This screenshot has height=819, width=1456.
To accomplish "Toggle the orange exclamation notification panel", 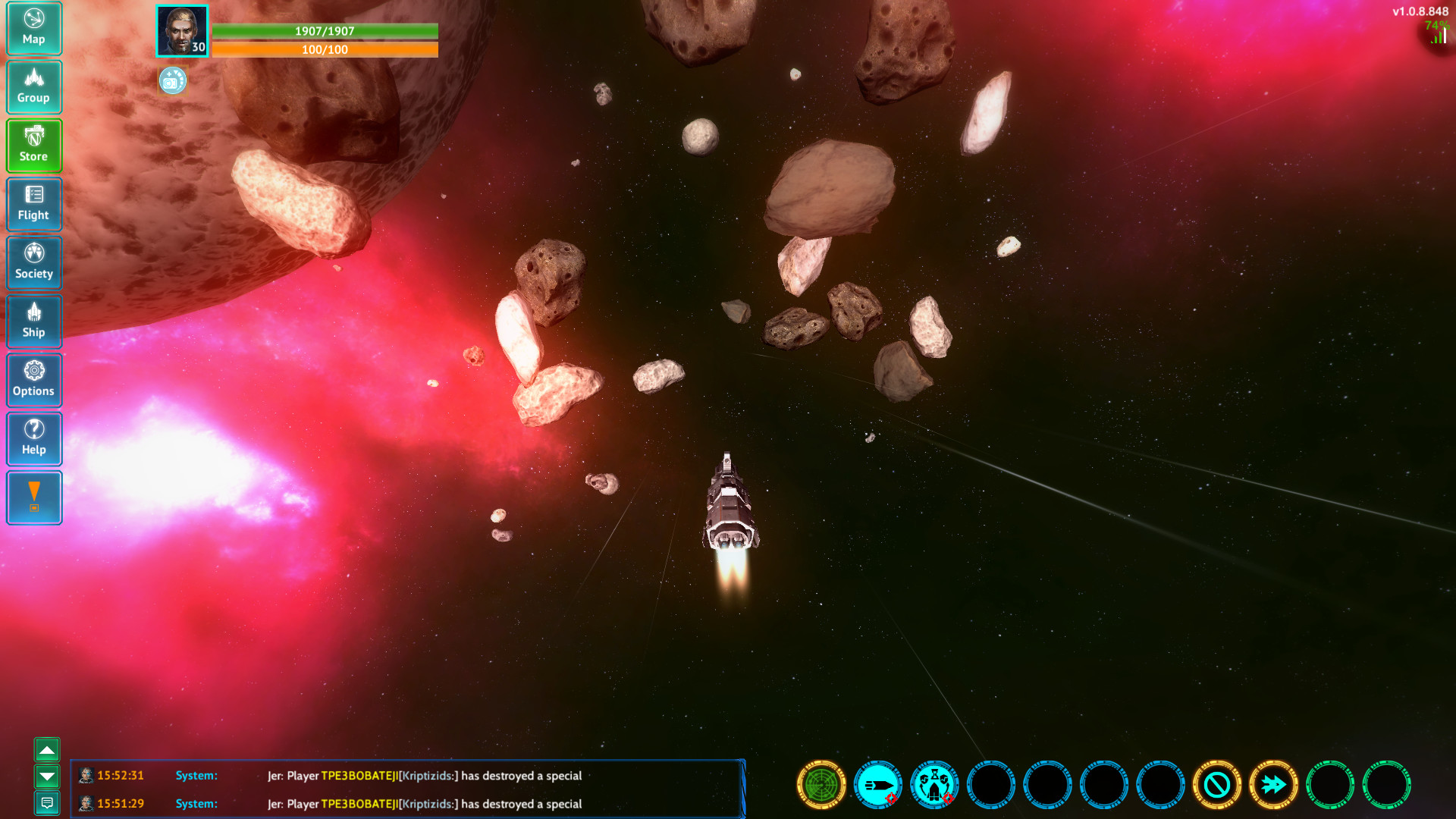I will point(34,497).
